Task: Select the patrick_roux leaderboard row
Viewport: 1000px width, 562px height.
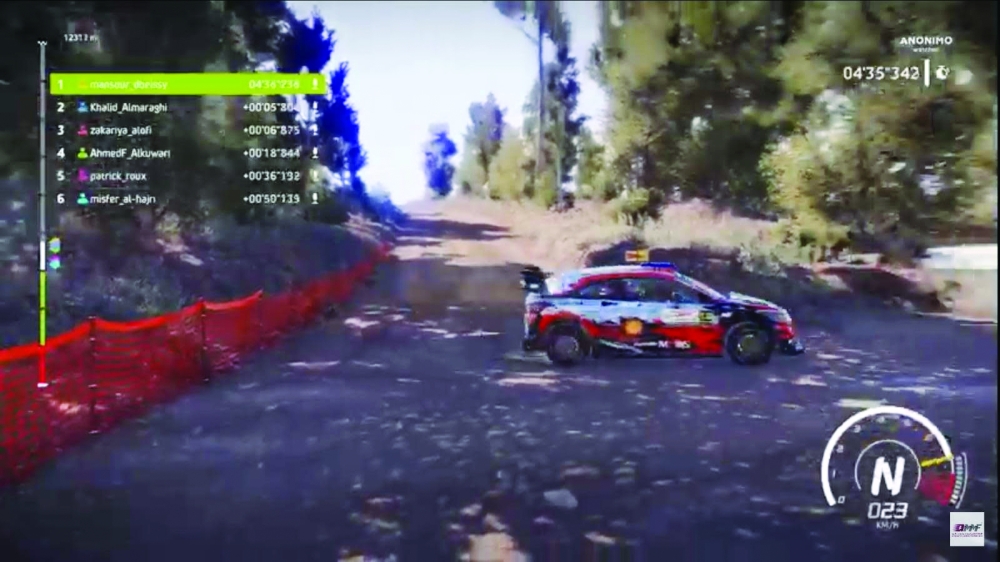Action: [189, 176]
